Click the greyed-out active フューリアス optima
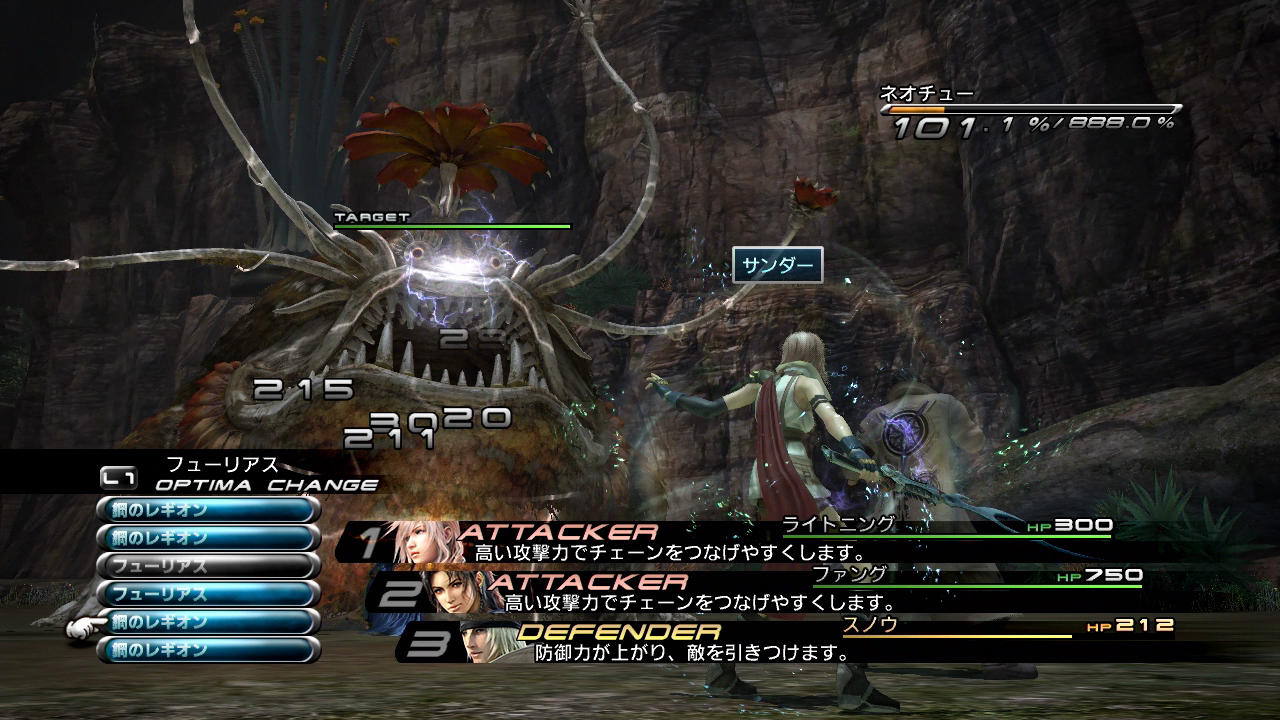Image resolution: width=1280 pixels, height=720 pixels. (x=208, y=566)
